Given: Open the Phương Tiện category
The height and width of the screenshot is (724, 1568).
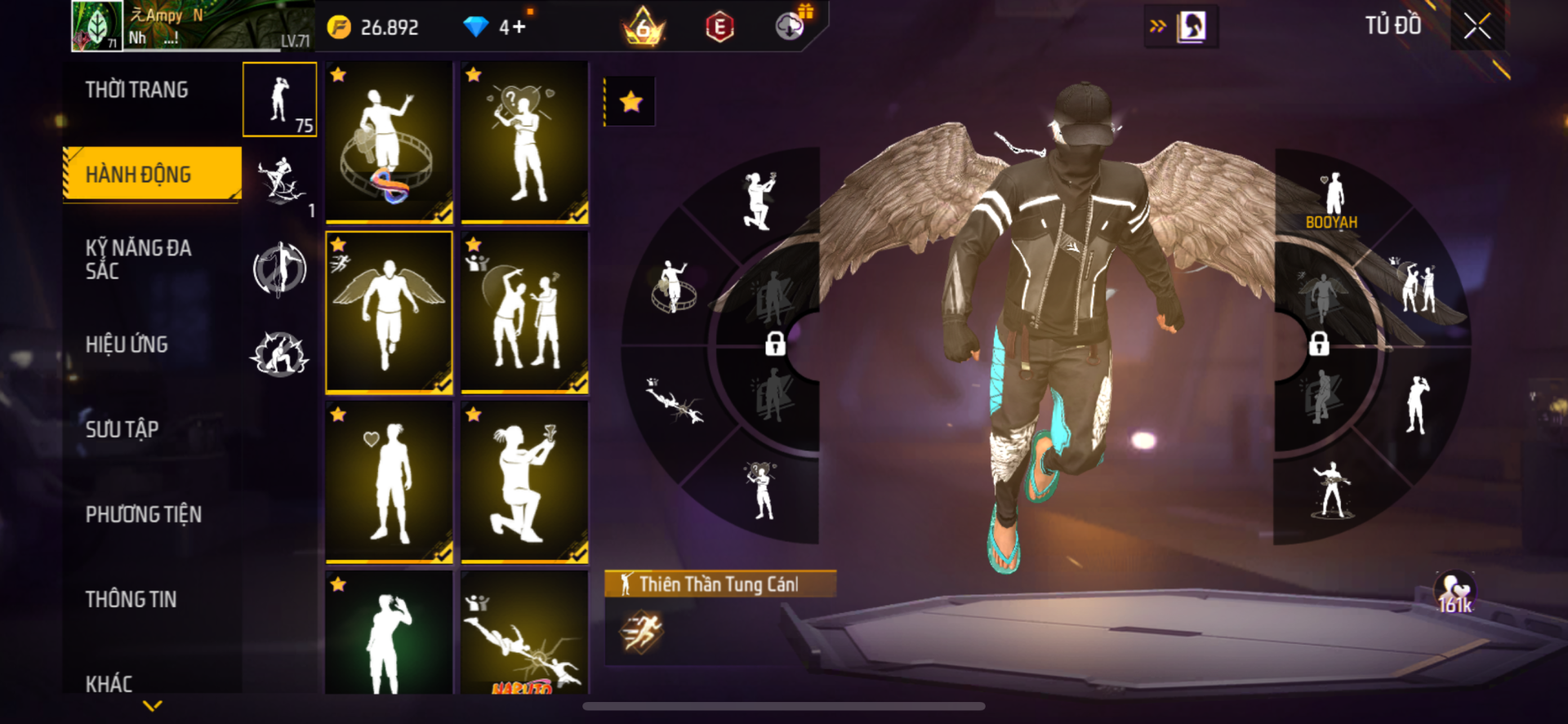Looking at the screenshot, I should point(143,514).
